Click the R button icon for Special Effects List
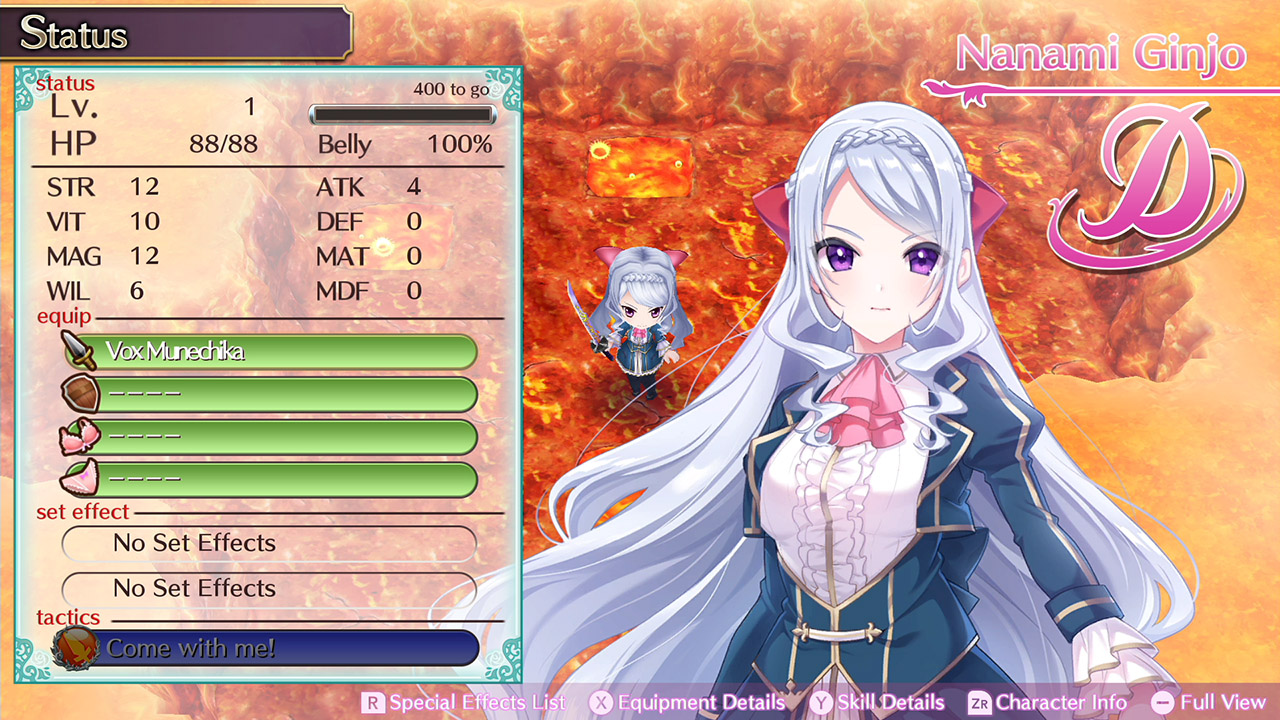Image resolution: width=1280 pixels, height=720 pixels. pos(372,703)
